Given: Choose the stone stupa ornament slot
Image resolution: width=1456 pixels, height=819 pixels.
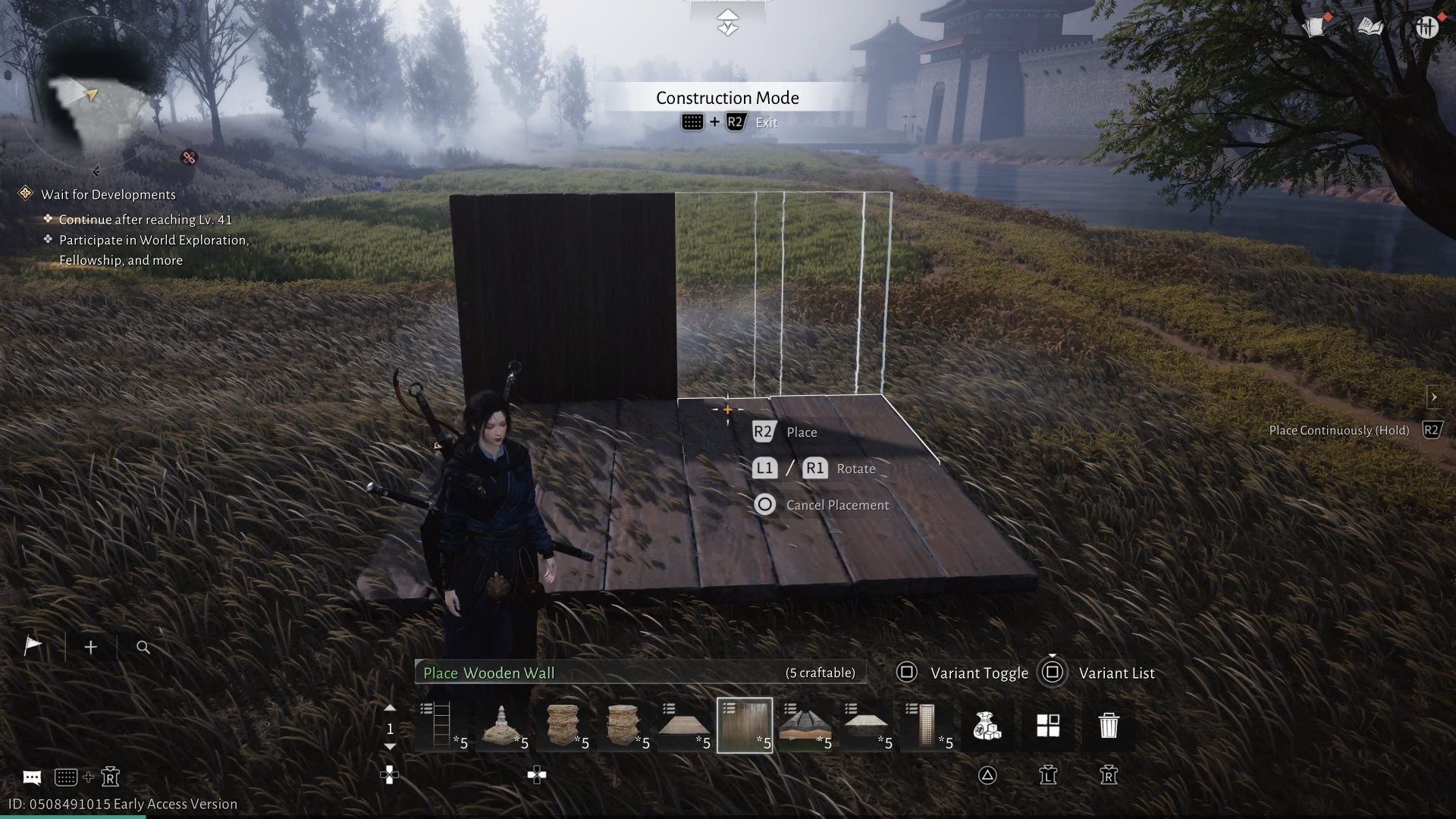Looking at the screenshot, I should (x=502, y=726).
